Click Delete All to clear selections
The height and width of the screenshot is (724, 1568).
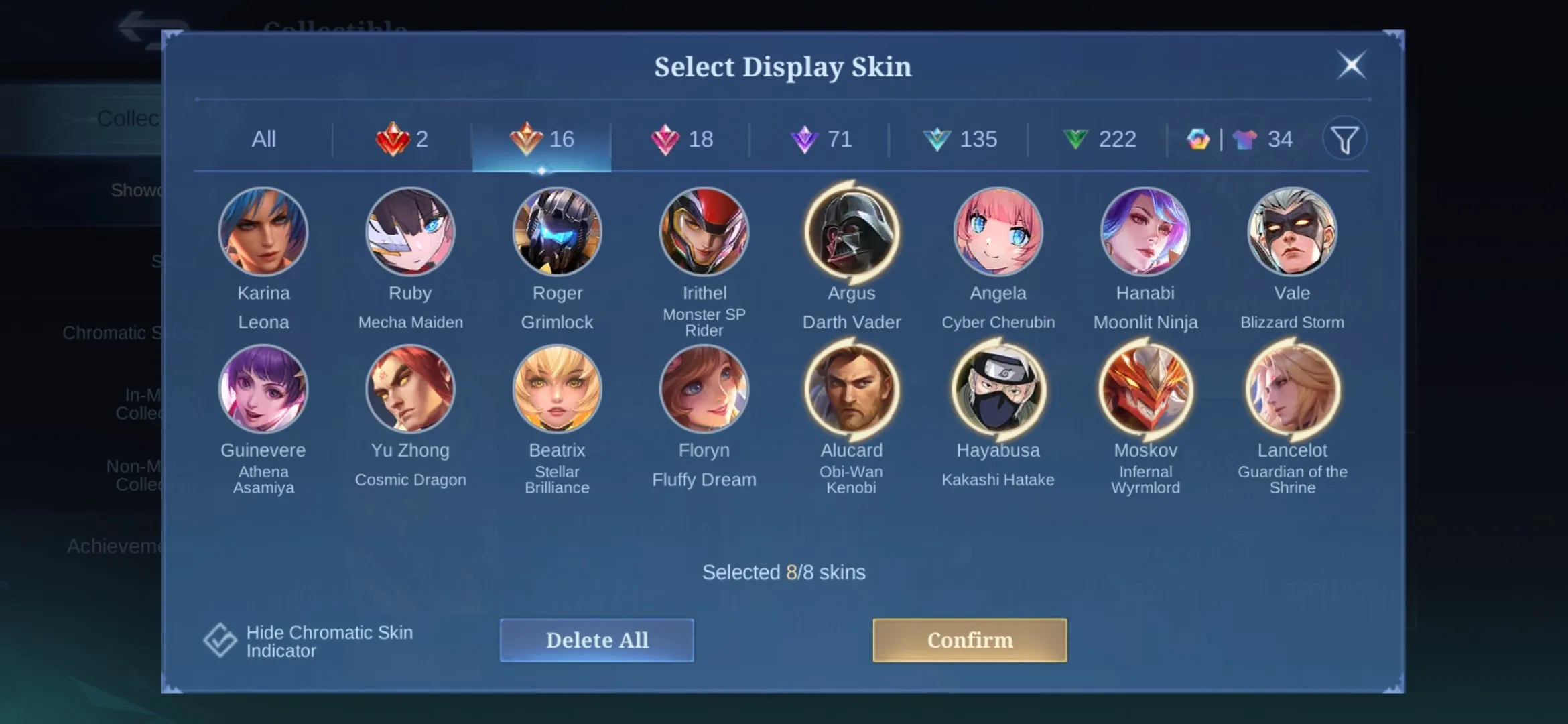596,640
